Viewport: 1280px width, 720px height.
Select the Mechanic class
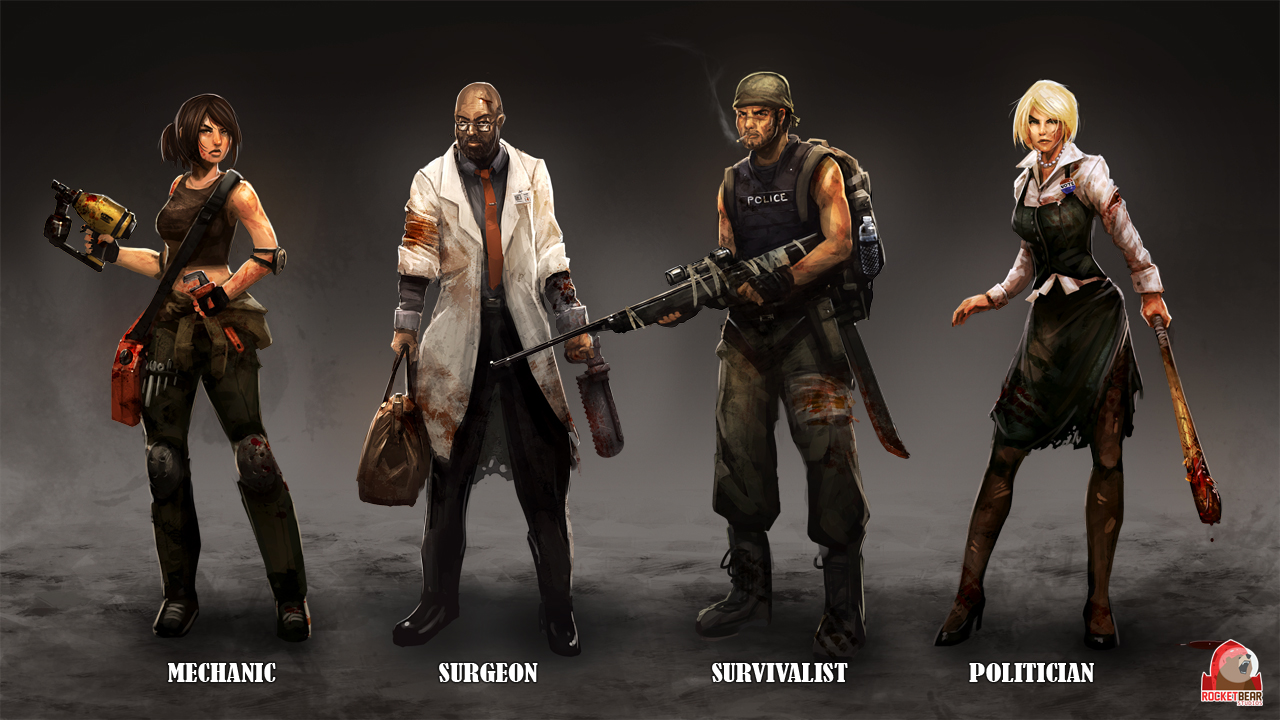pos(221,672)
